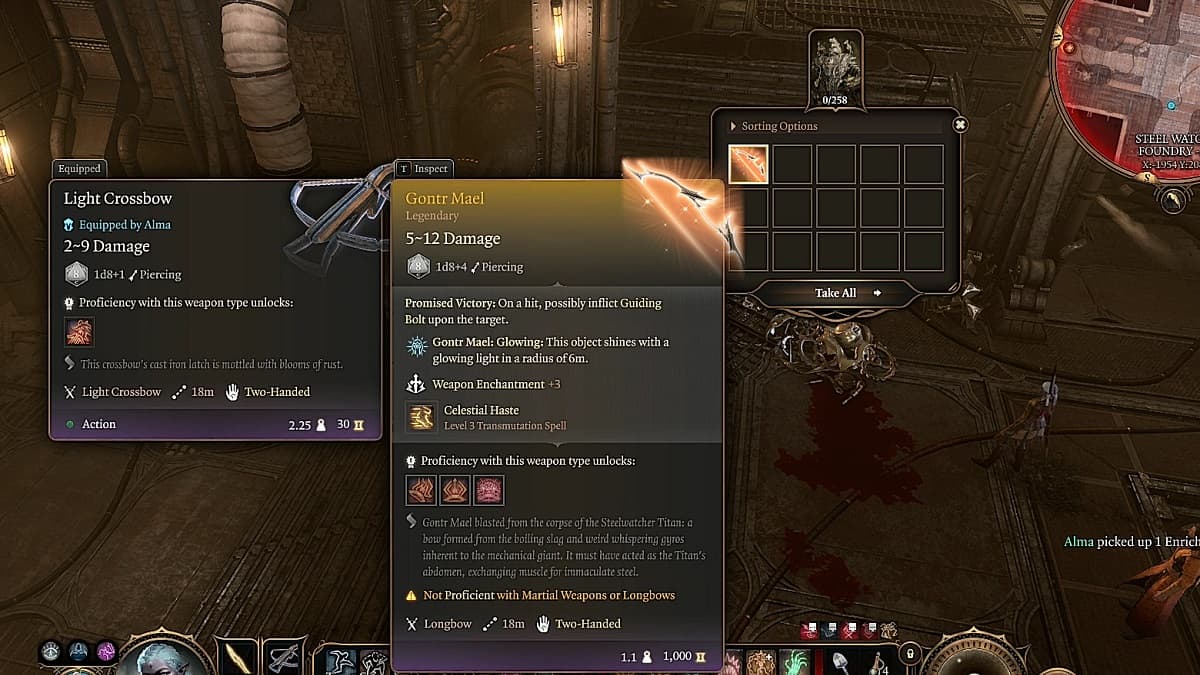The height and width of the screenshot is (675, 1200).
Task: Close the loot container window
Action: click(960, 125)
